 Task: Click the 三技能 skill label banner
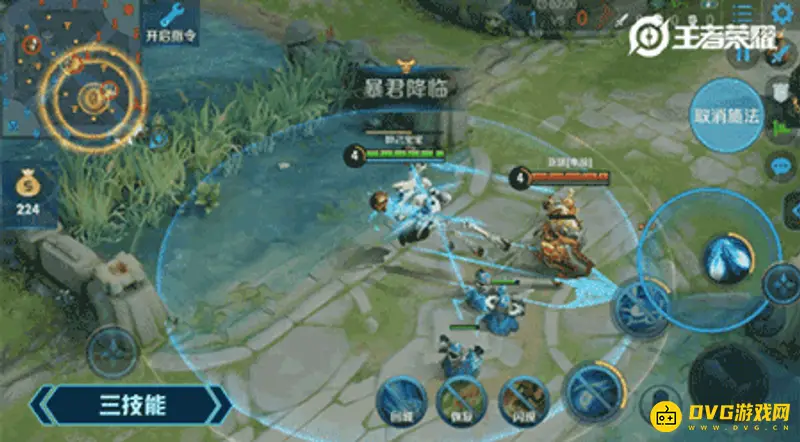click(x=132, y=407)
